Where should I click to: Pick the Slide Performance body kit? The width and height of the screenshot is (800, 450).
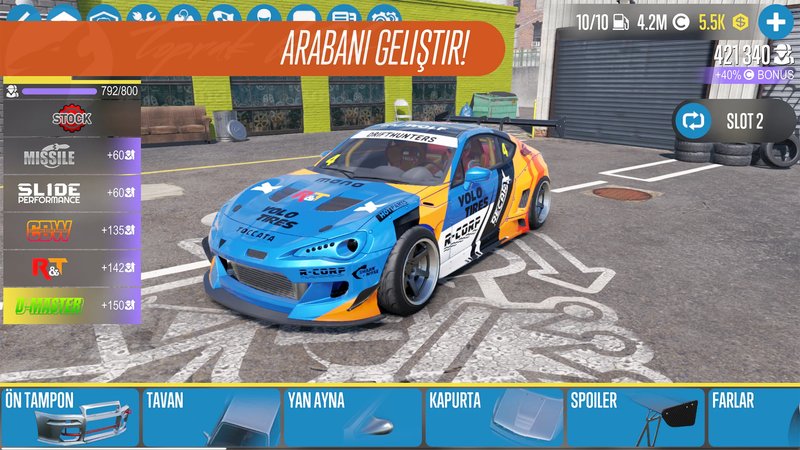click(x=71, y=193)
